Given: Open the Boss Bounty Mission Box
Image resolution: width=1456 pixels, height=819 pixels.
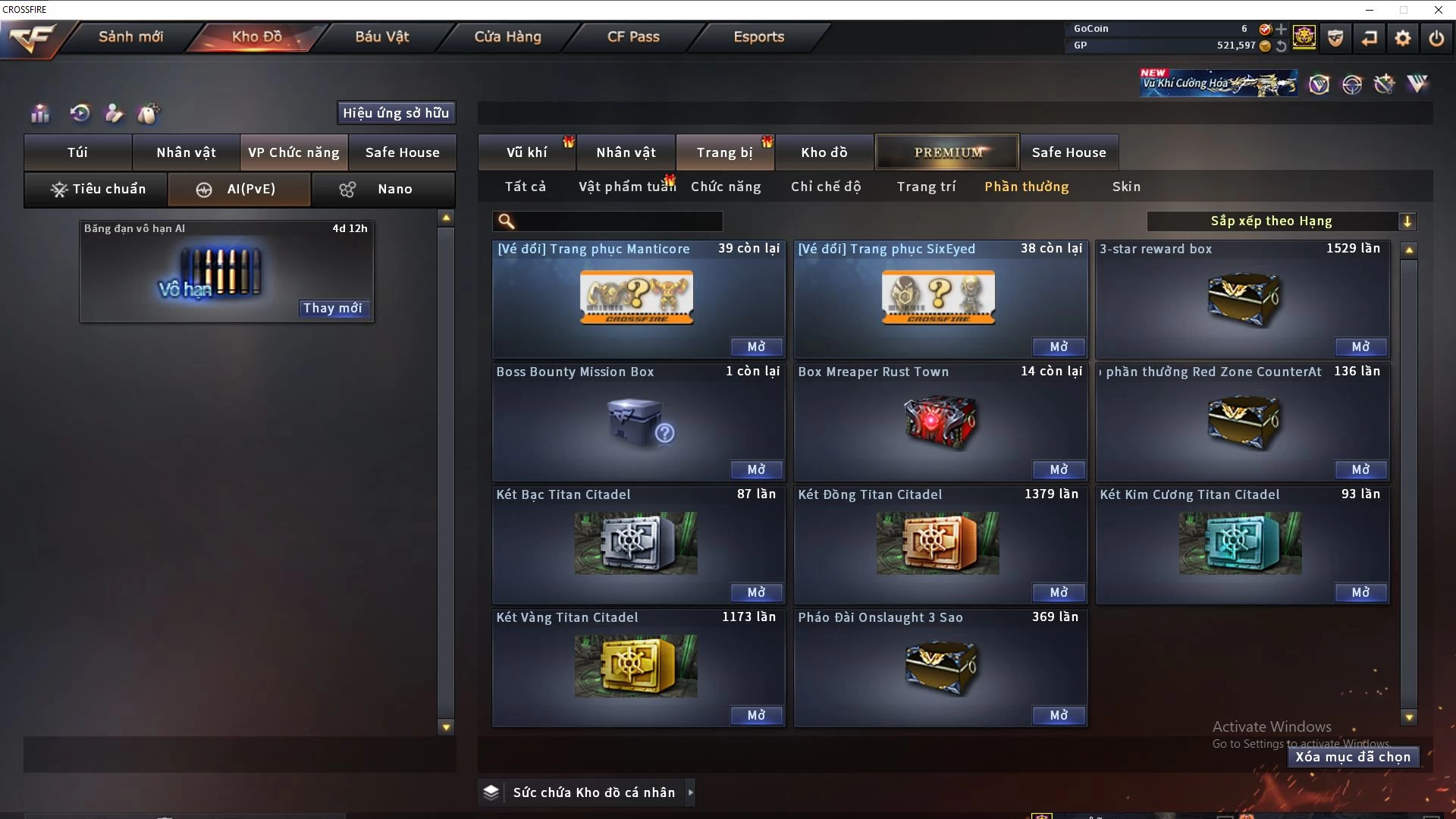Looking at the screenshot, I should click(756, 469).
